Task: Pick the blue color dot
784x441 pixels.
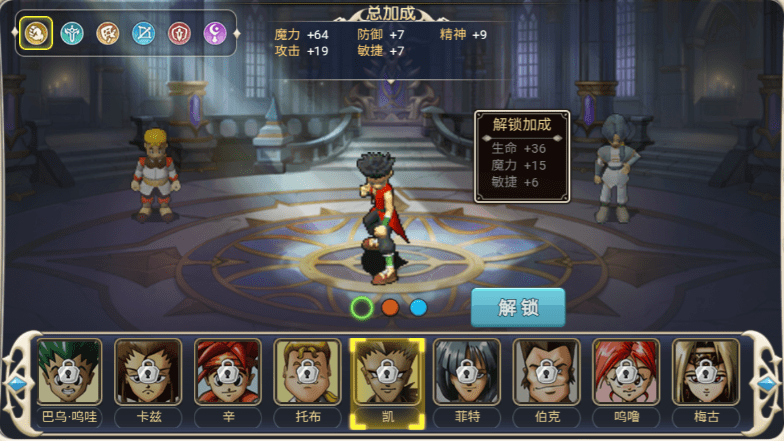Action: pos(418,308)
